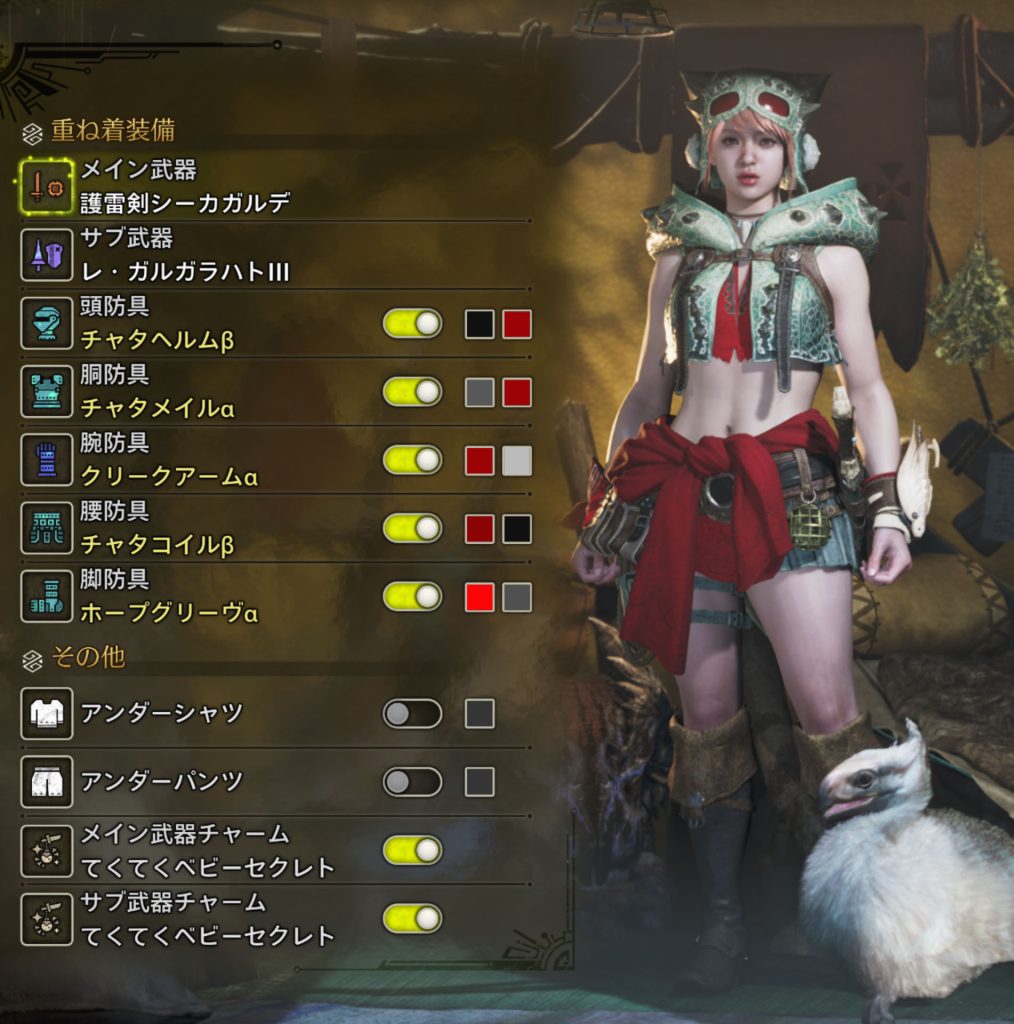1014x1024 pixels.
Task: Toggle the 脚防具 display switch
Action: [412, 596]
